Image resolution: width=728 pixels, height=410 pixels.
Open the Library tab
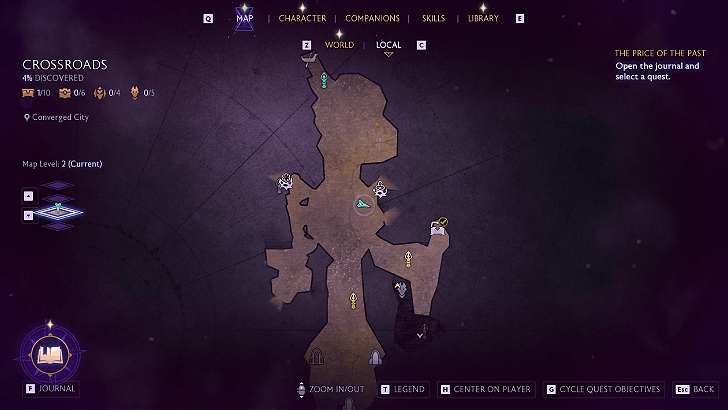pos(483,18)
